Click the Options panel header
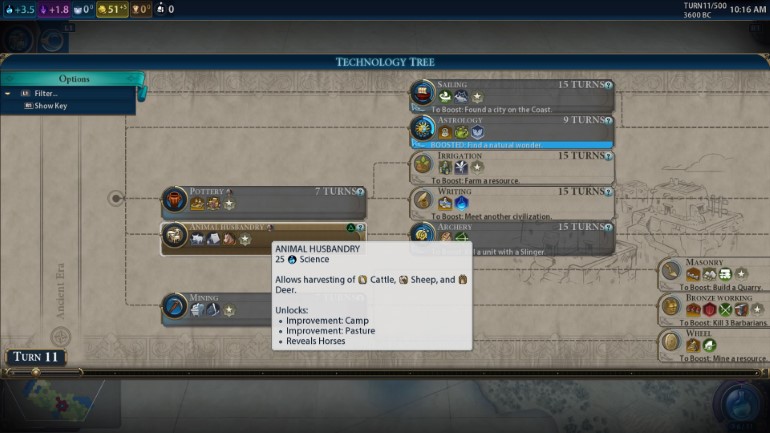The height and width of the screenshot is (433, 770). pyautogui.click(x=74, y=79)
